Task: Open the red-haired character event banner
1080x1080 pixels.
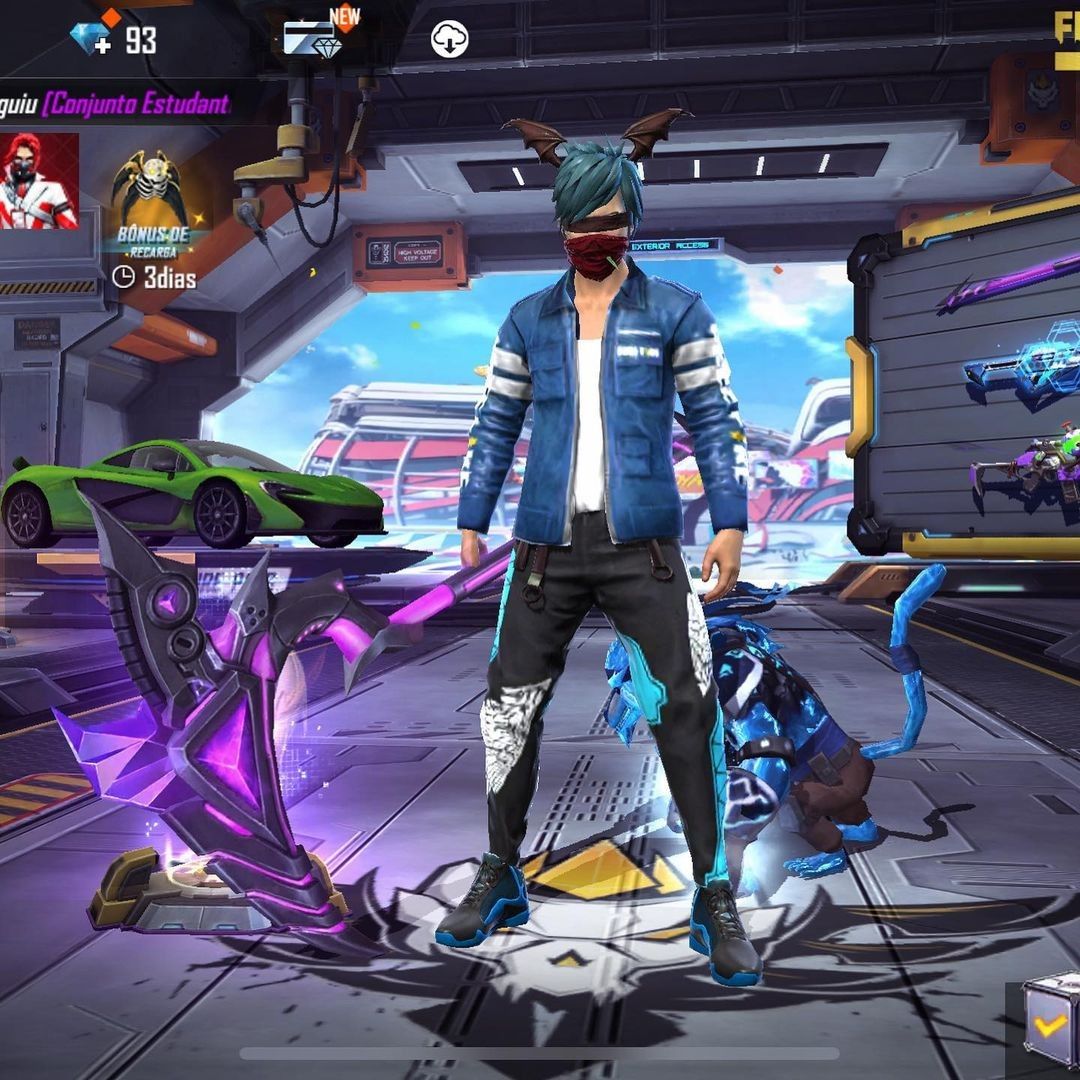Action: point(38,181)
